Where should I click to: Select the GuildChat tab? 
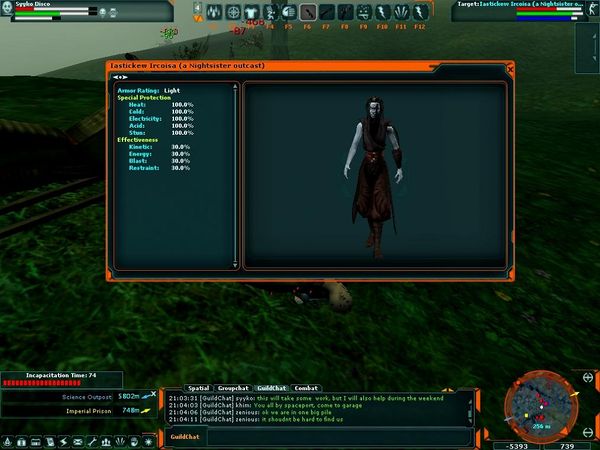click(271, 387)
